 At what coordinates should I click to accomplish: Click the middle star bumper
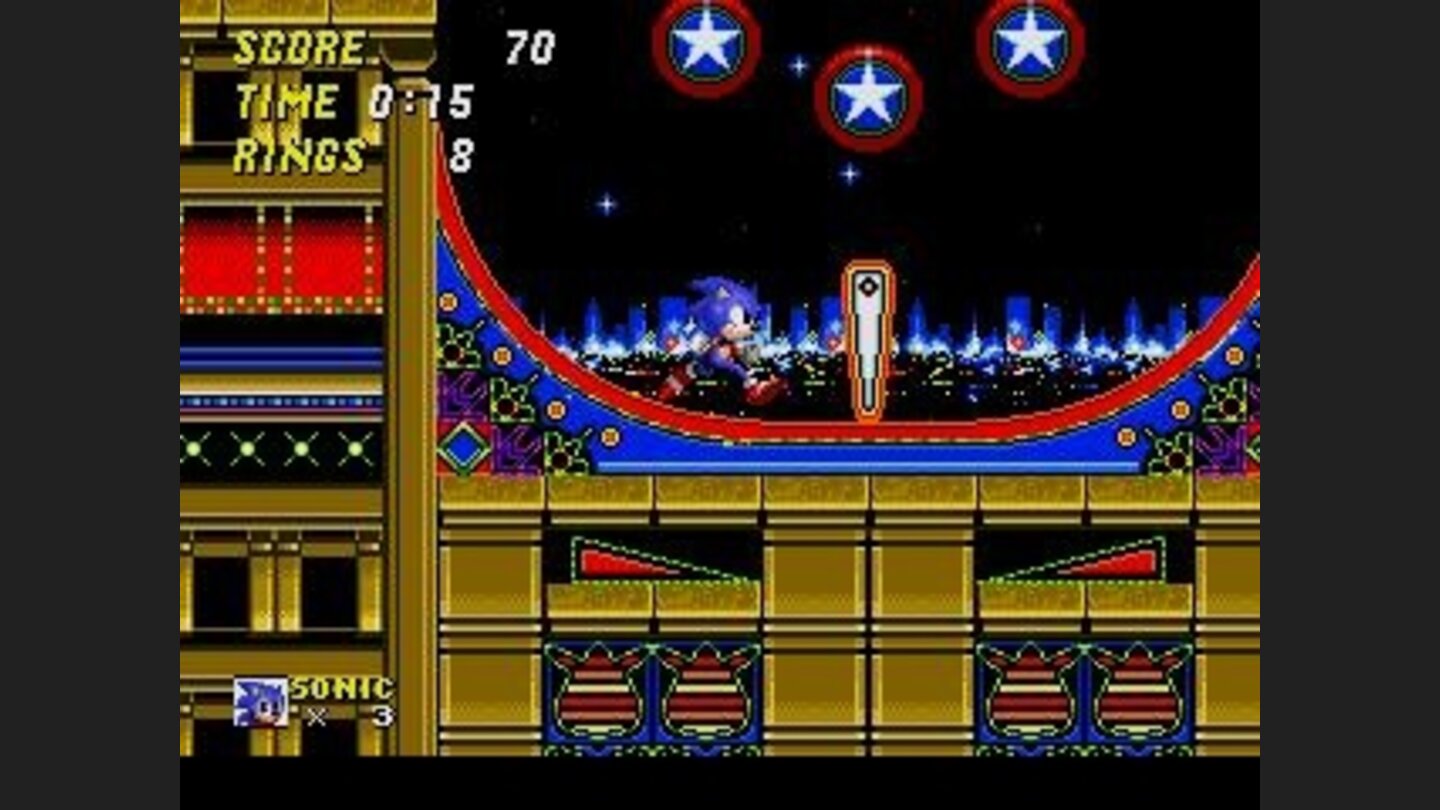(870, 95)
